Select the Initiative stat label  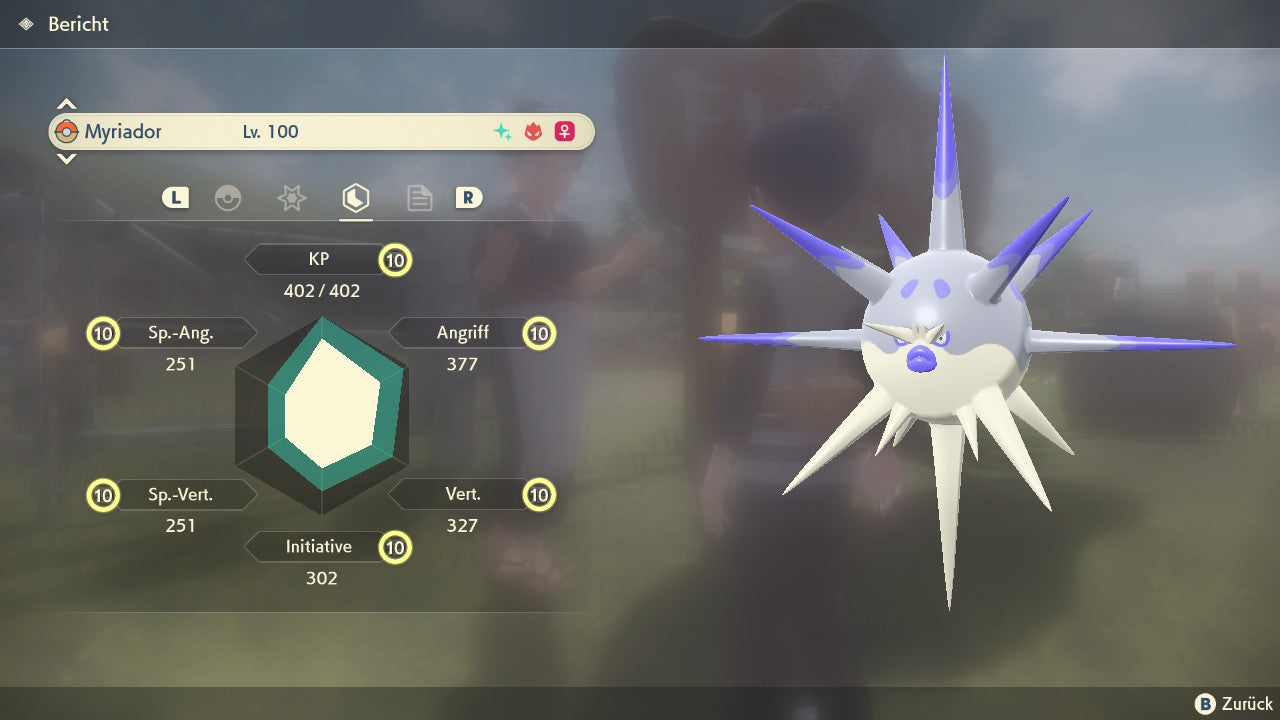[x=318, y=547]
